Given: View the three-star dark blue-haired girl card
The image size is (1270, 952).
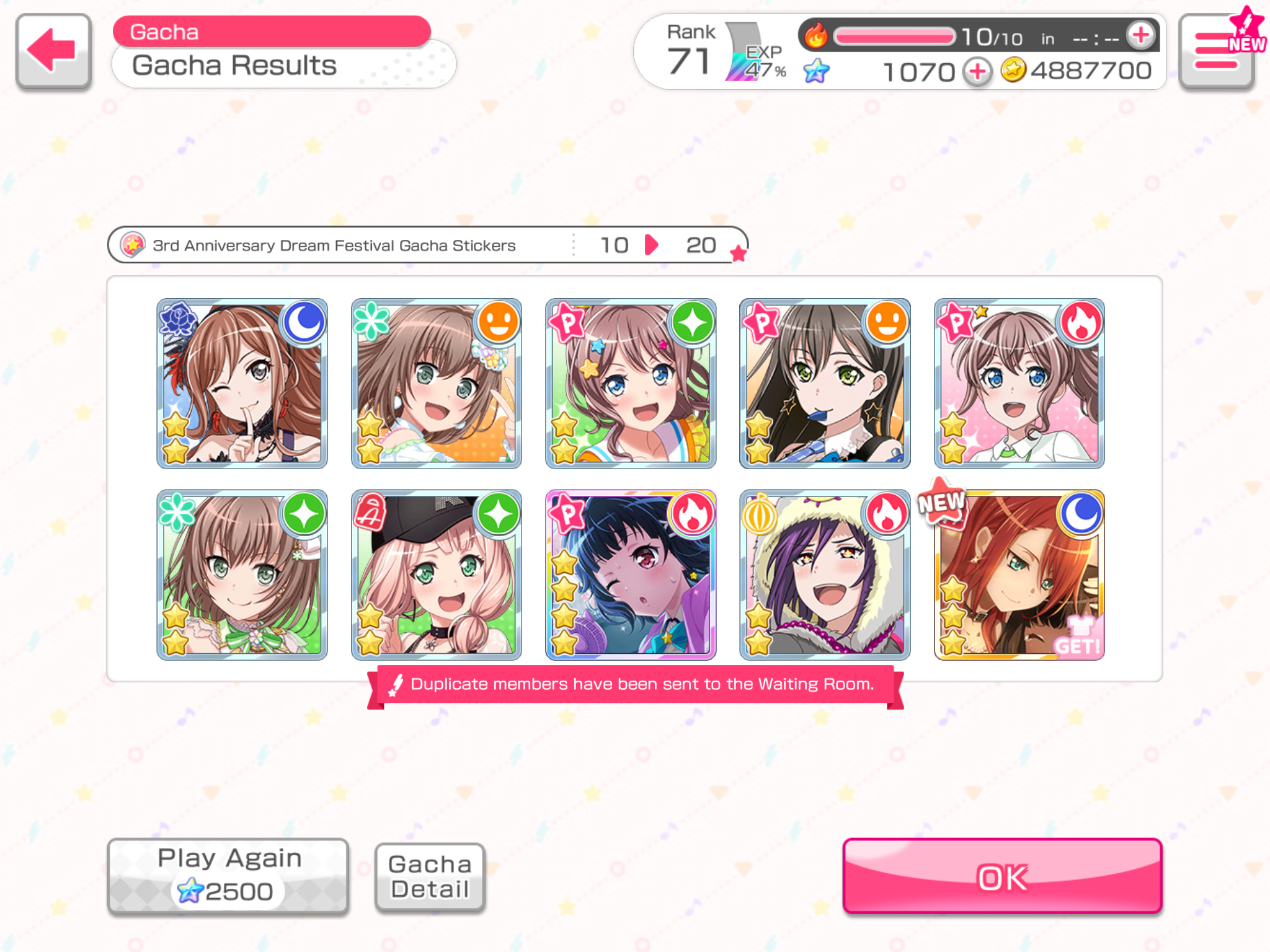Looking at the screenshot, I should 630,575.
